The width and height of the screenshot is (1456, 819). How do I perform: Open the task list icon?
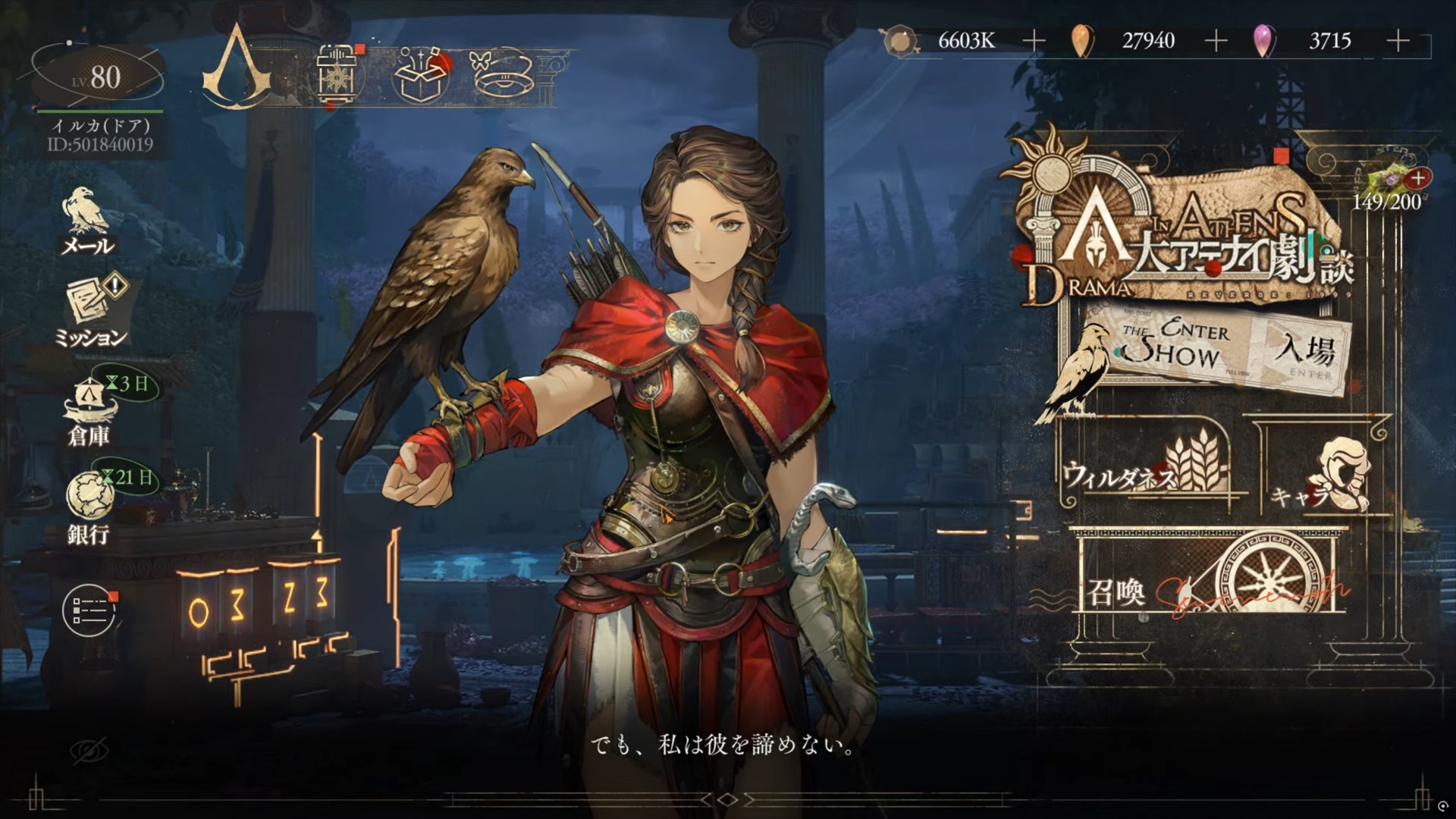point(89,610)
